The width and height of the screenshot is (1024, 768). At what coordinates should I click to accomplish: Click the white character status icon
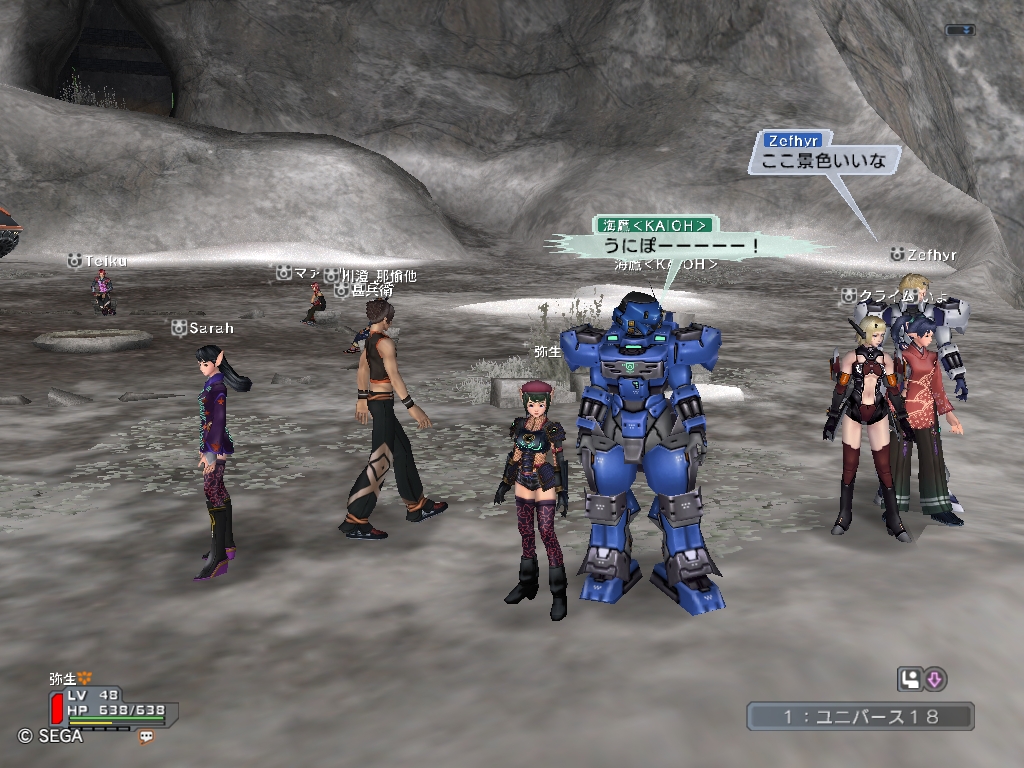click(909, 680)
